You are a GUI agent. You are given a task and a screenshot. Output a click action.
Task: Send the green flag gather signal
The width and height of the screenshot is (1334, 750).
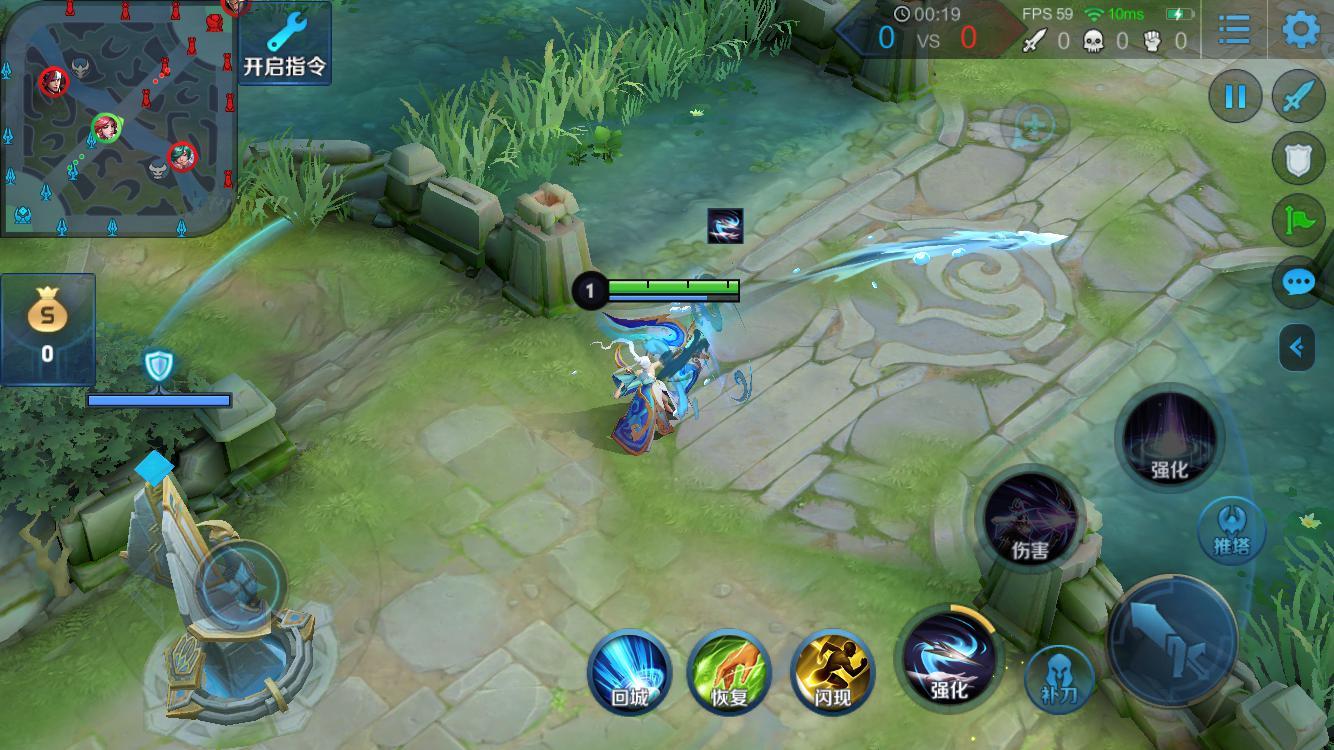pyautogui.click(x=1298, y=221)
